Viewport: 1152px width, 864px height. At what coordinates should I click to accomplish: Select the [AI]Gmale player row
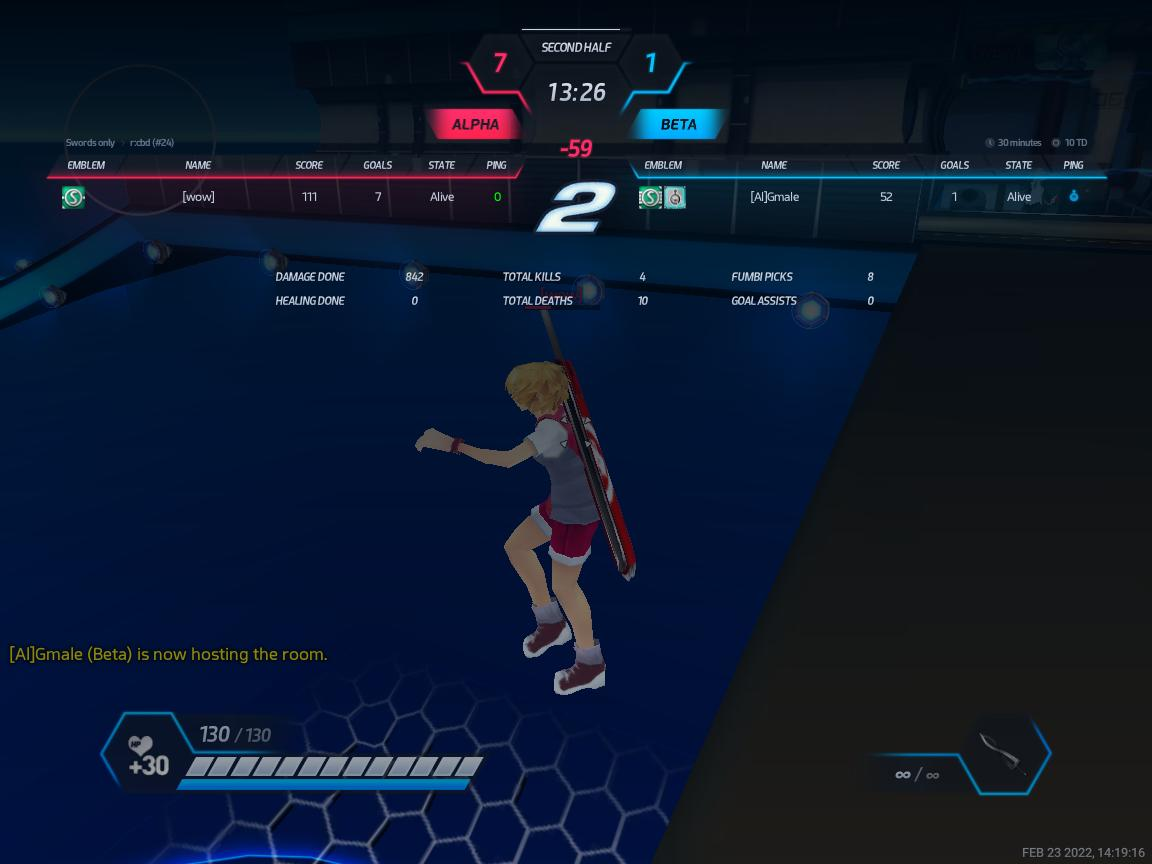click(774, 197)
